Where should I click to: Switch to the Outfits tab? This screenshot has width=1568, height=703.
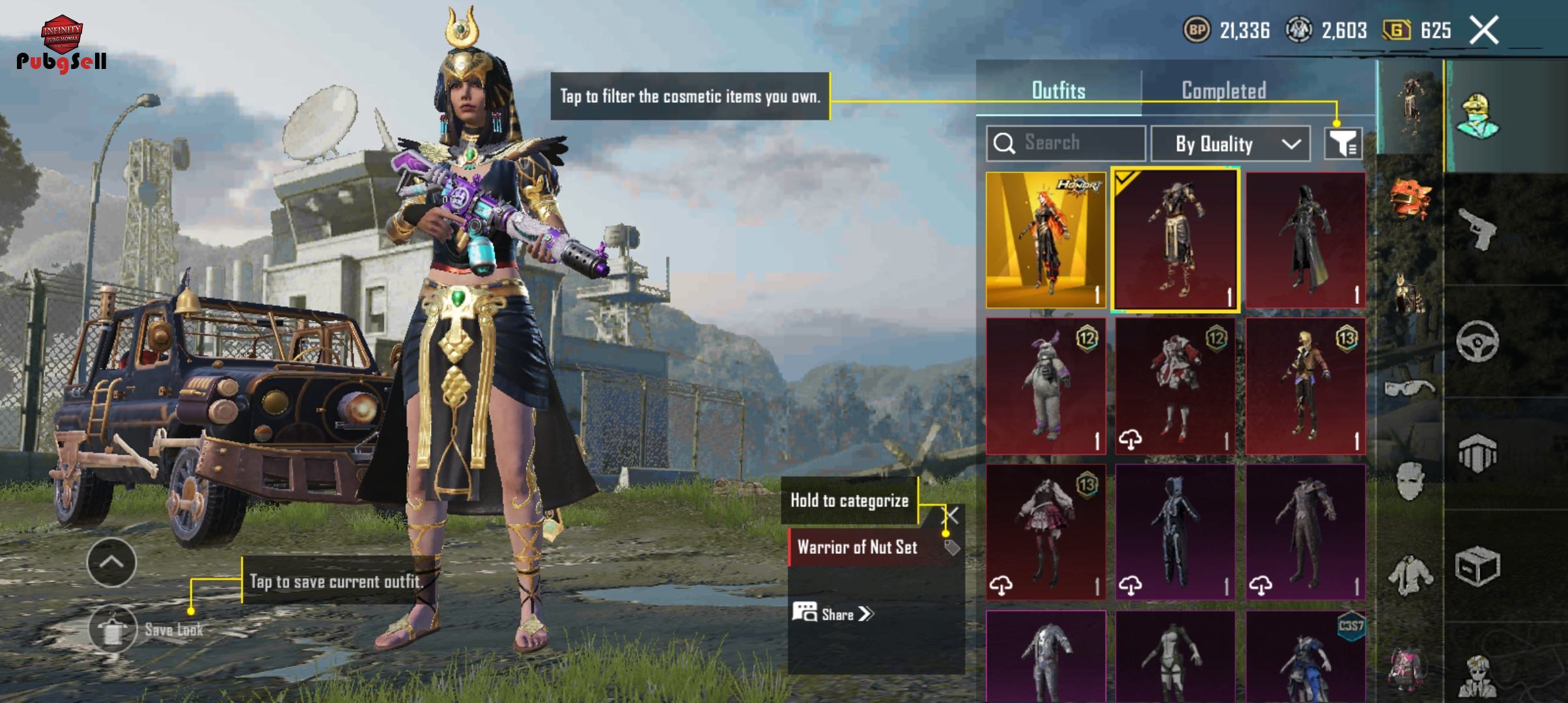1058,90
